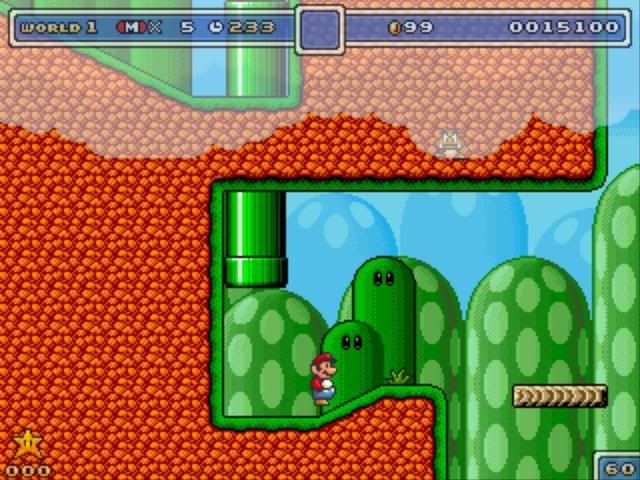Select the star collectible icon
The height and width of the screenshot is (480, 640).
[27, 444]
